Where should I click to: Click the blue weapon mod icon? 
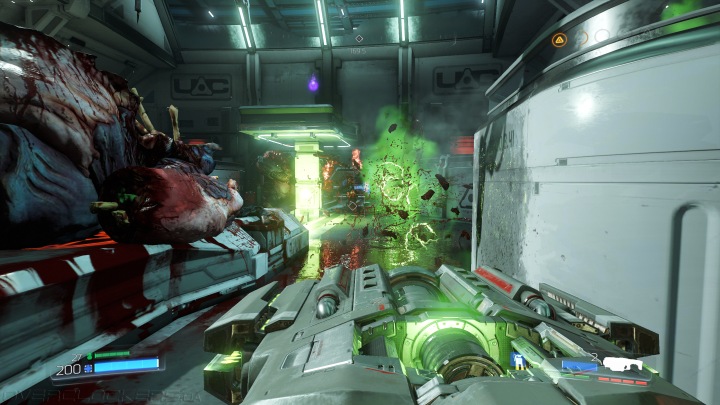[x=518, y=358]
